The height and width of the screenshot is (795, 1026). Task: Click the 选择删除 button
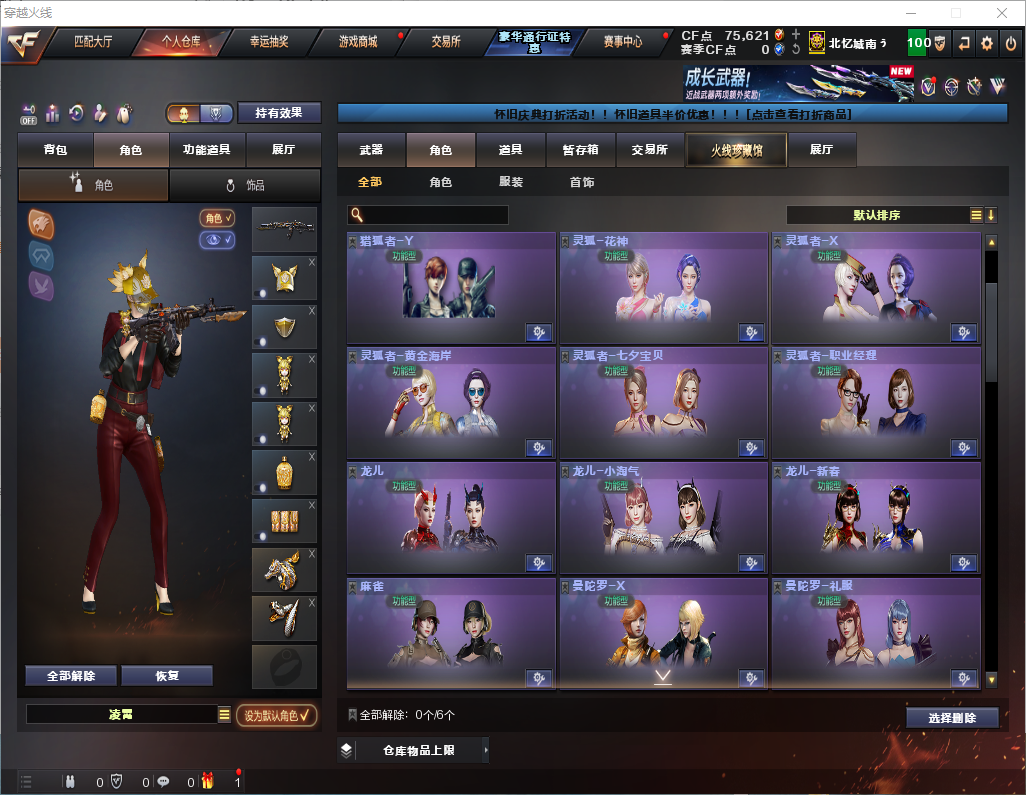(952, 718)
